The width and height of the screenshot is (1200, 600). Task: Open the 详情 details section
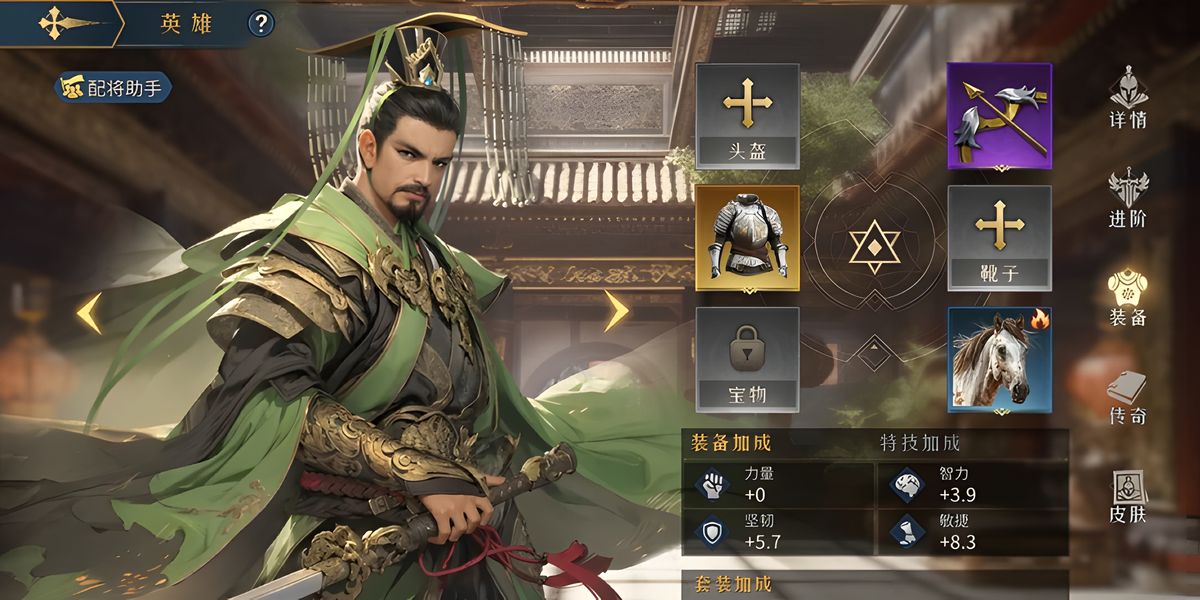1128,98
